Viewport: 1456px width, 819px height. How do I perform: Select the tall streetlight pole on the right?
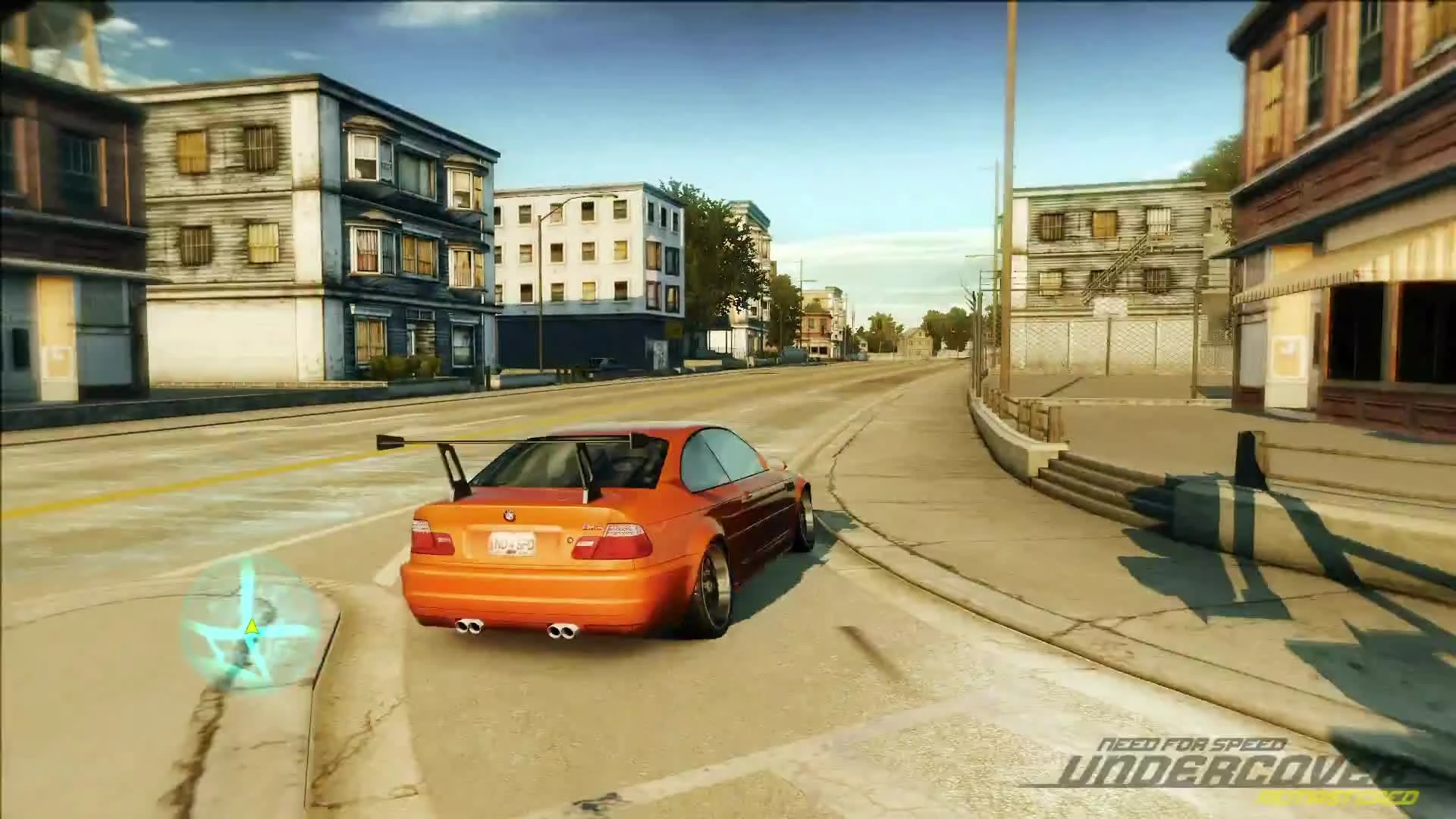click(x=1009, y=227)
